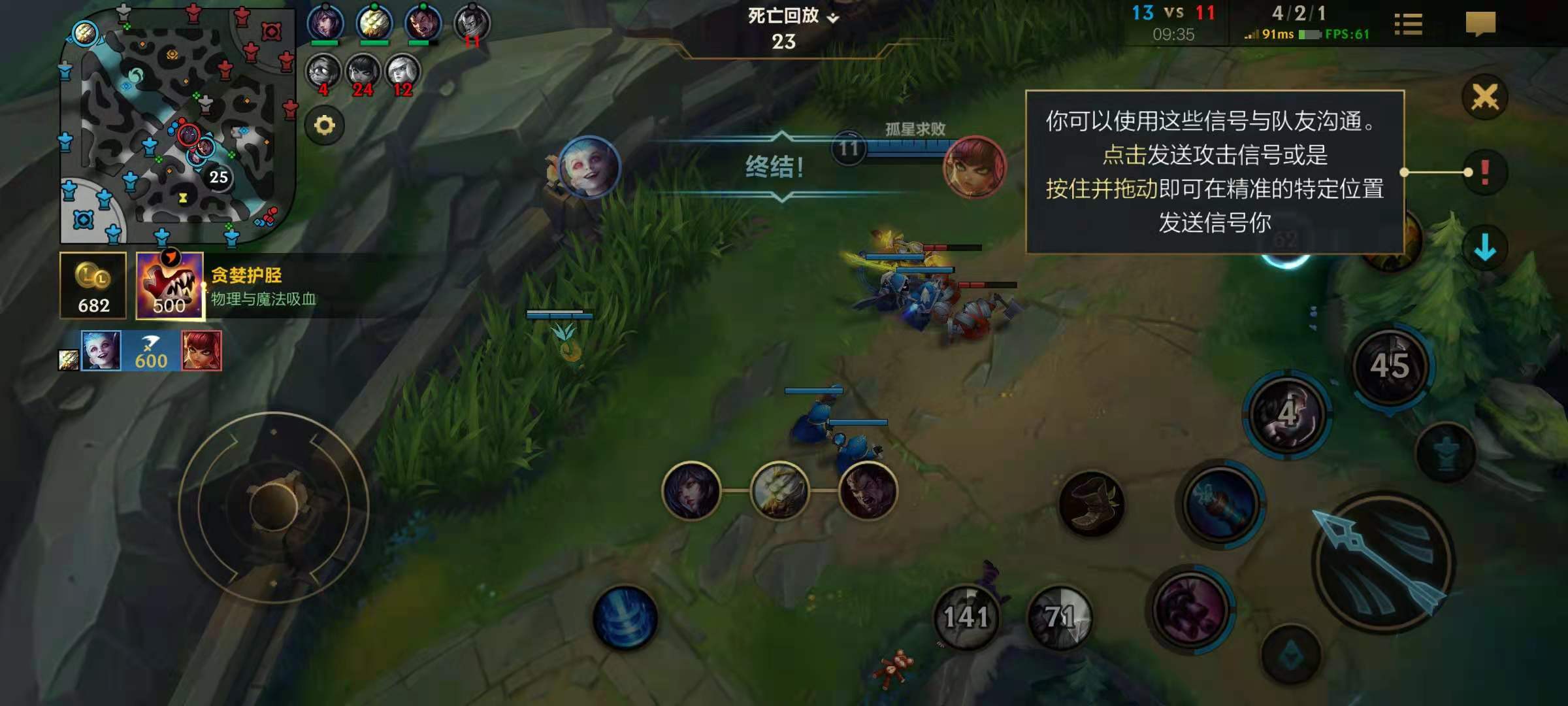Open the chat speech bubble
1568x706 pixels.
1480,25
